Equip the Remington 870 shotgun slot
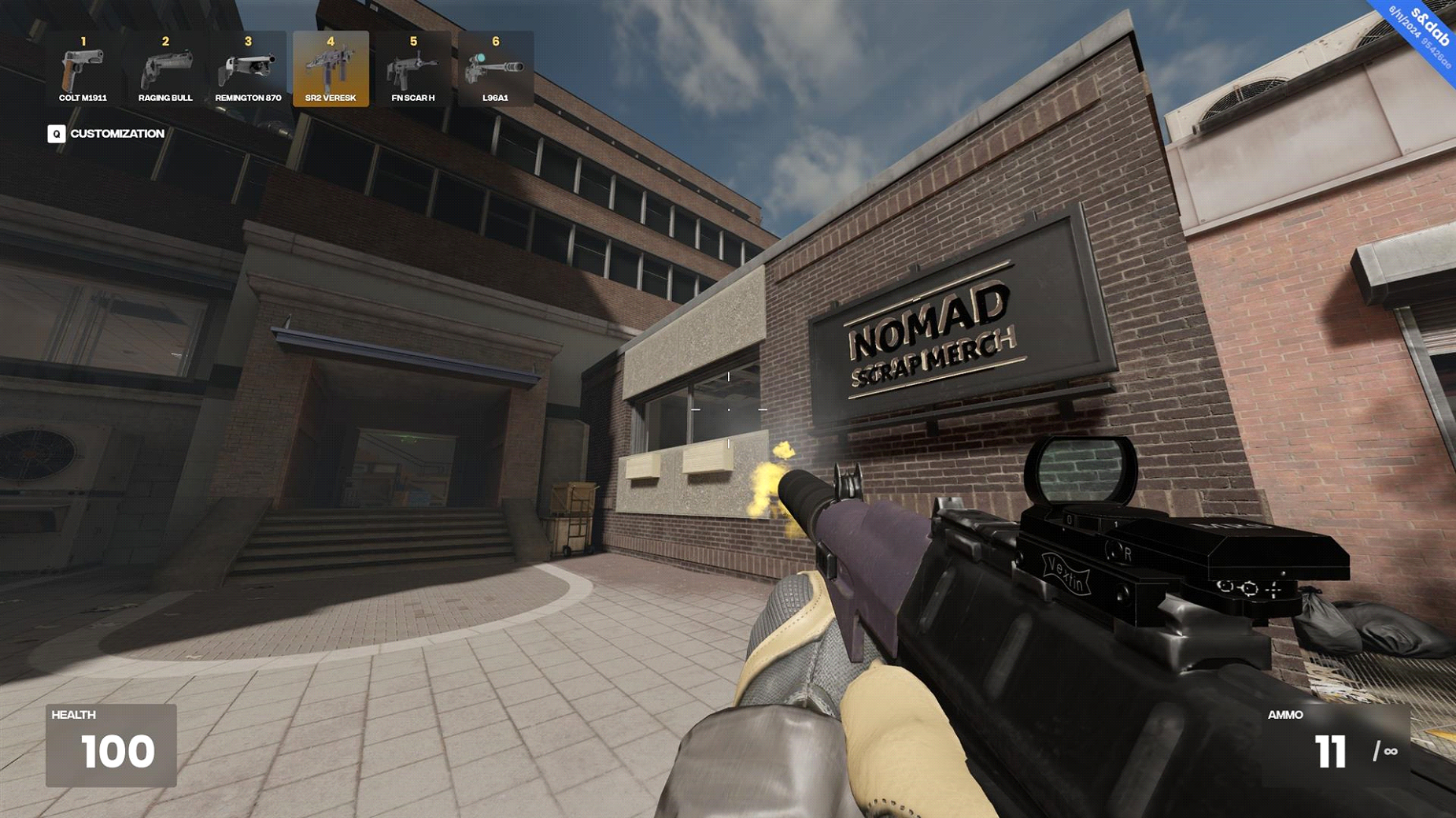This screenshot has width=1456, height=818. (x=248, y=69)
